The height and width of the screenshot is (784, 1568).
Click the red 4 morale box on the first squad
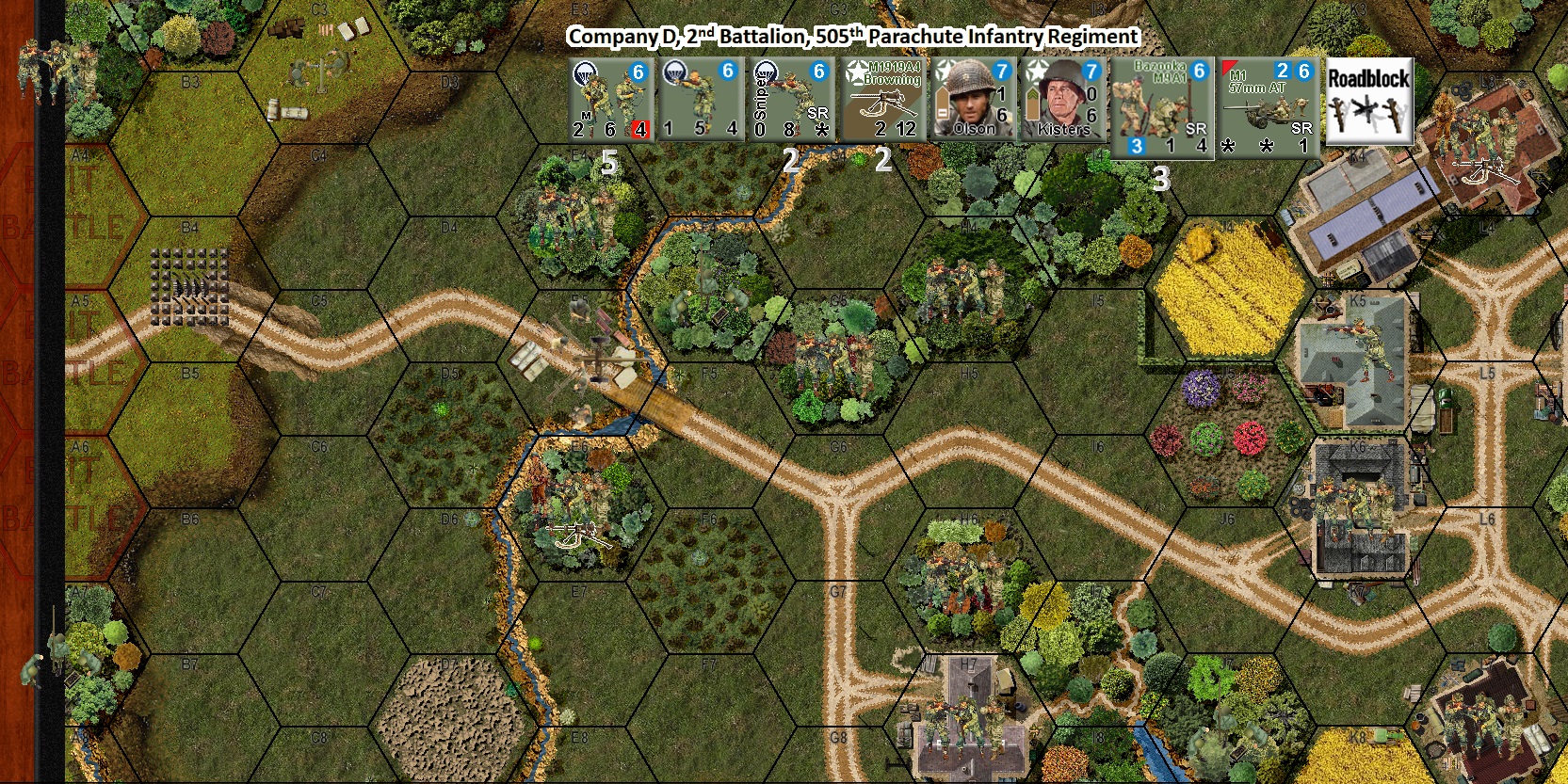click(x=640, y=129)
